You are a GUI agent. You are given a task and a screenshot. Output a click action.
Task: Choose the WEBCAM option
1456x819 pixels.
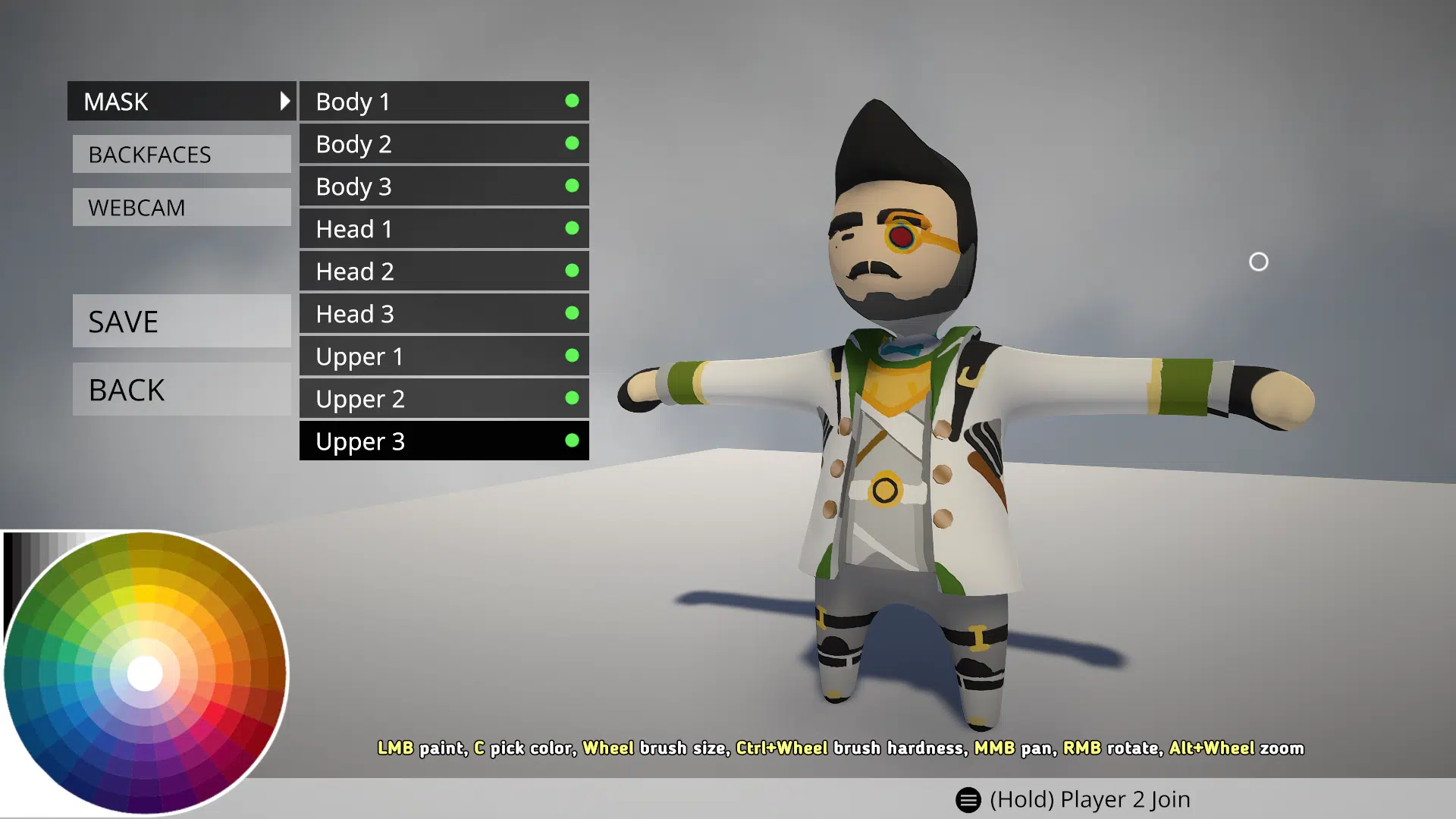(181, 207)
